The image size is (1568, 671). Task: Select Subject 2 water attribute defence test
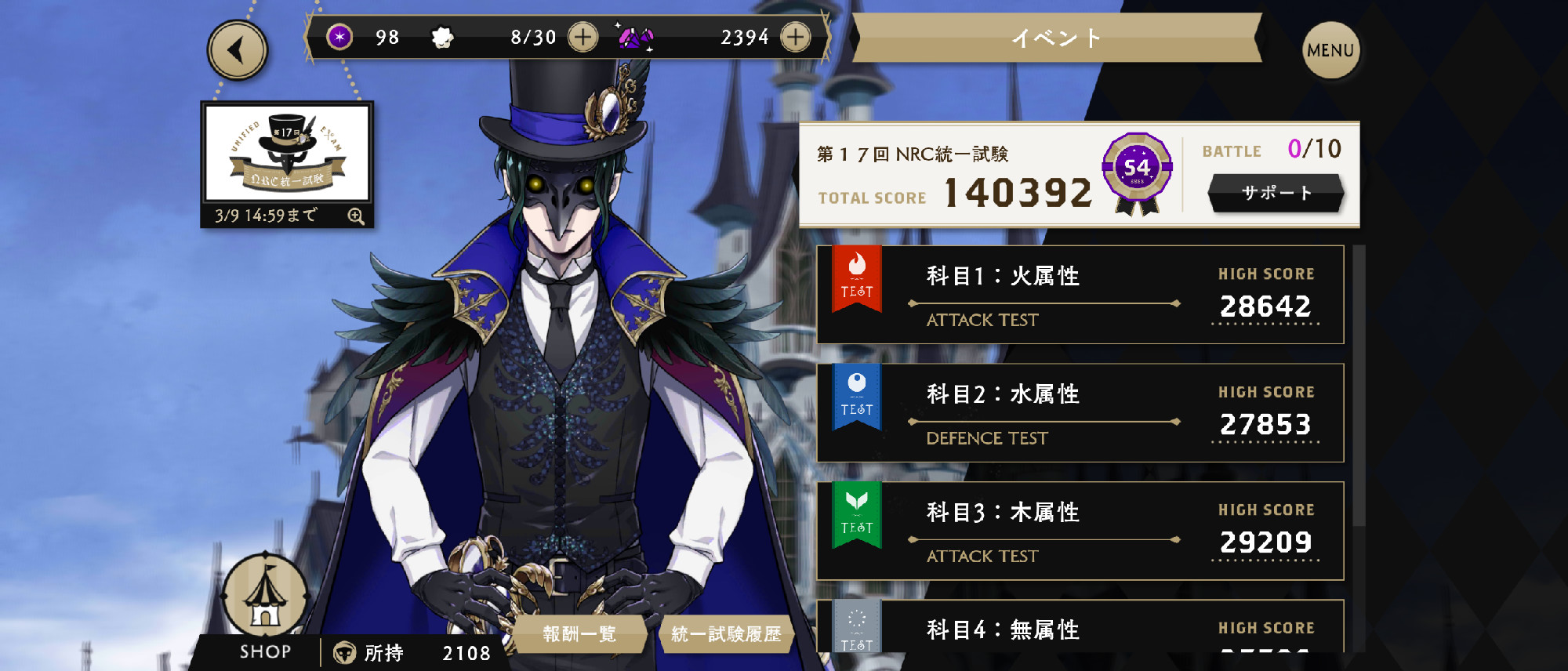(x=1080, y=413)
